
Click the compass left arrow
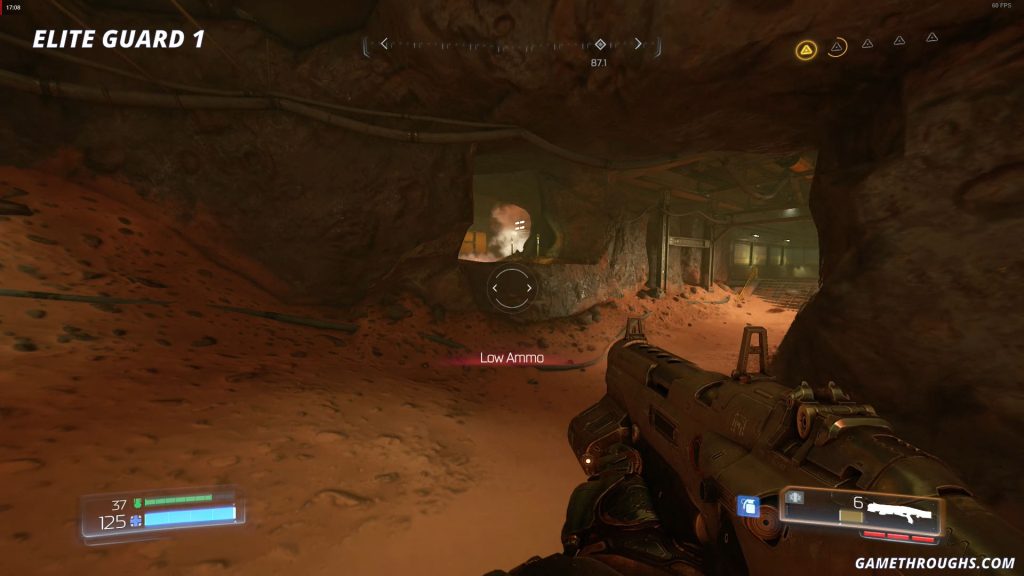pos(384,44)
